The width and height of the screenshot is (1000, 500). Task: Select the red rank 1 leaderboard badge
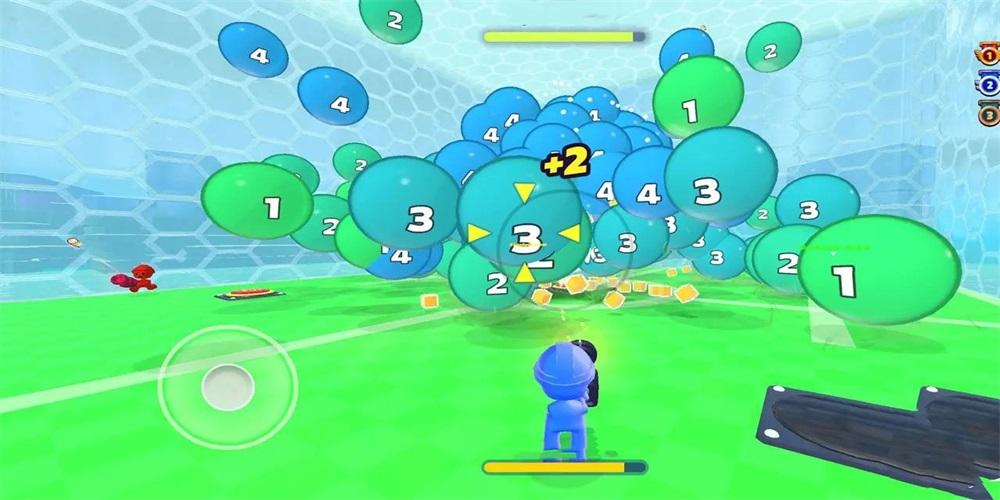pyautogui.click(x=989, y=58)
